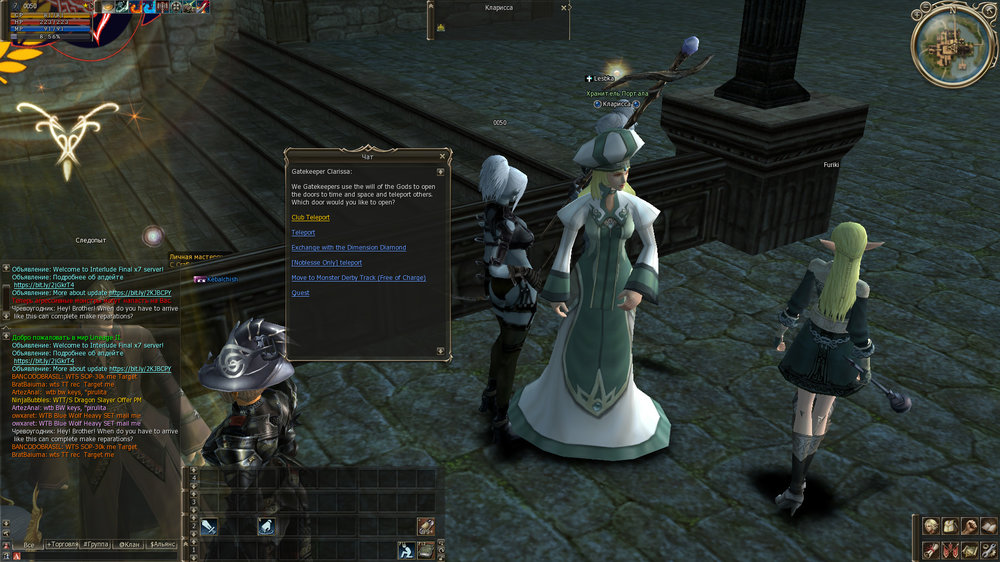1000x562 pixels.
Task: Open Exchange with the Dimension Diamond
Action: [348, 247]
